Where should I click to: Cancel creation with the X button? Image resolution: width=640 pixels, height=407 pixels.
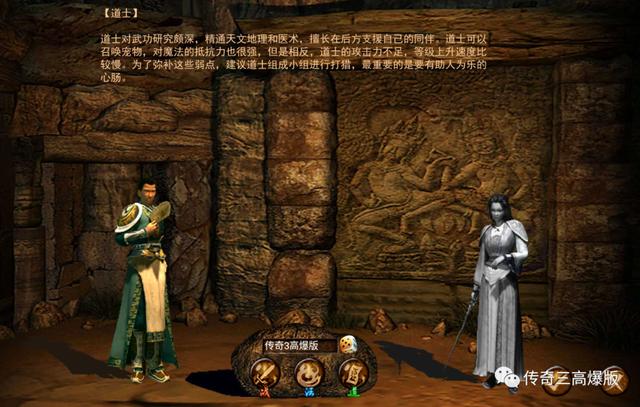pyautogui.click(x=612, y=381)
